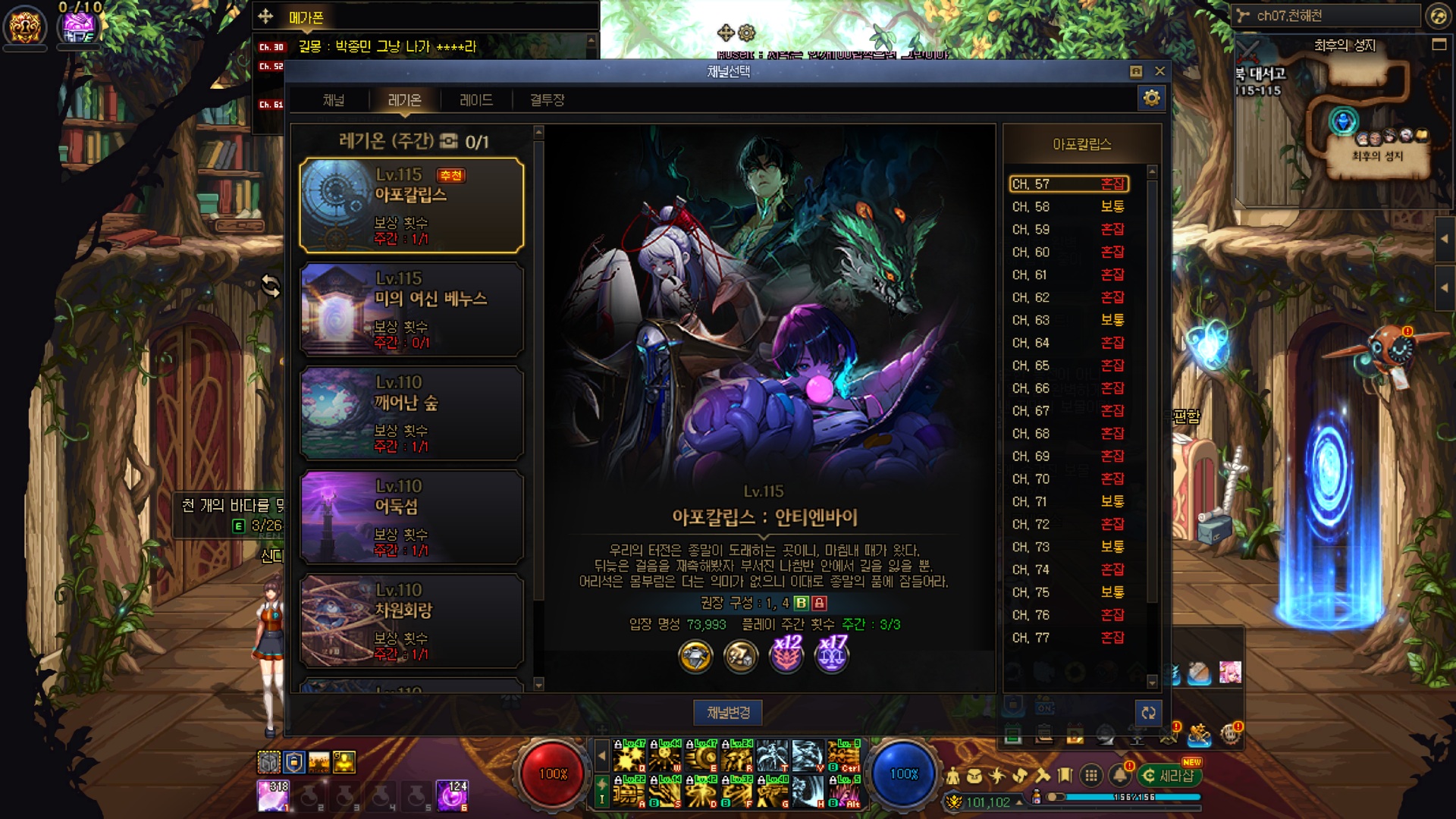Viewport: 1456px width, 819px height.
Task: Click the 메가폰 chat header
Action: [x=306, y=17]
